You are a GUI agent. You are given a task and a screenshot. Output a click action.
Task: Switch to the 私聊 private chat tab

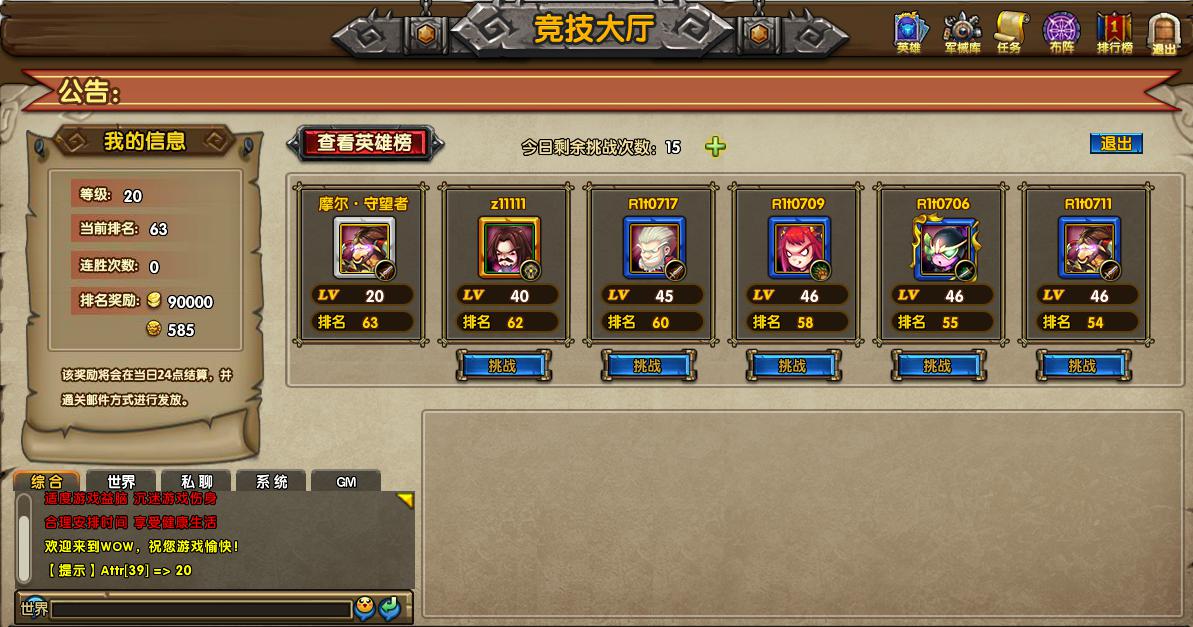196,482
